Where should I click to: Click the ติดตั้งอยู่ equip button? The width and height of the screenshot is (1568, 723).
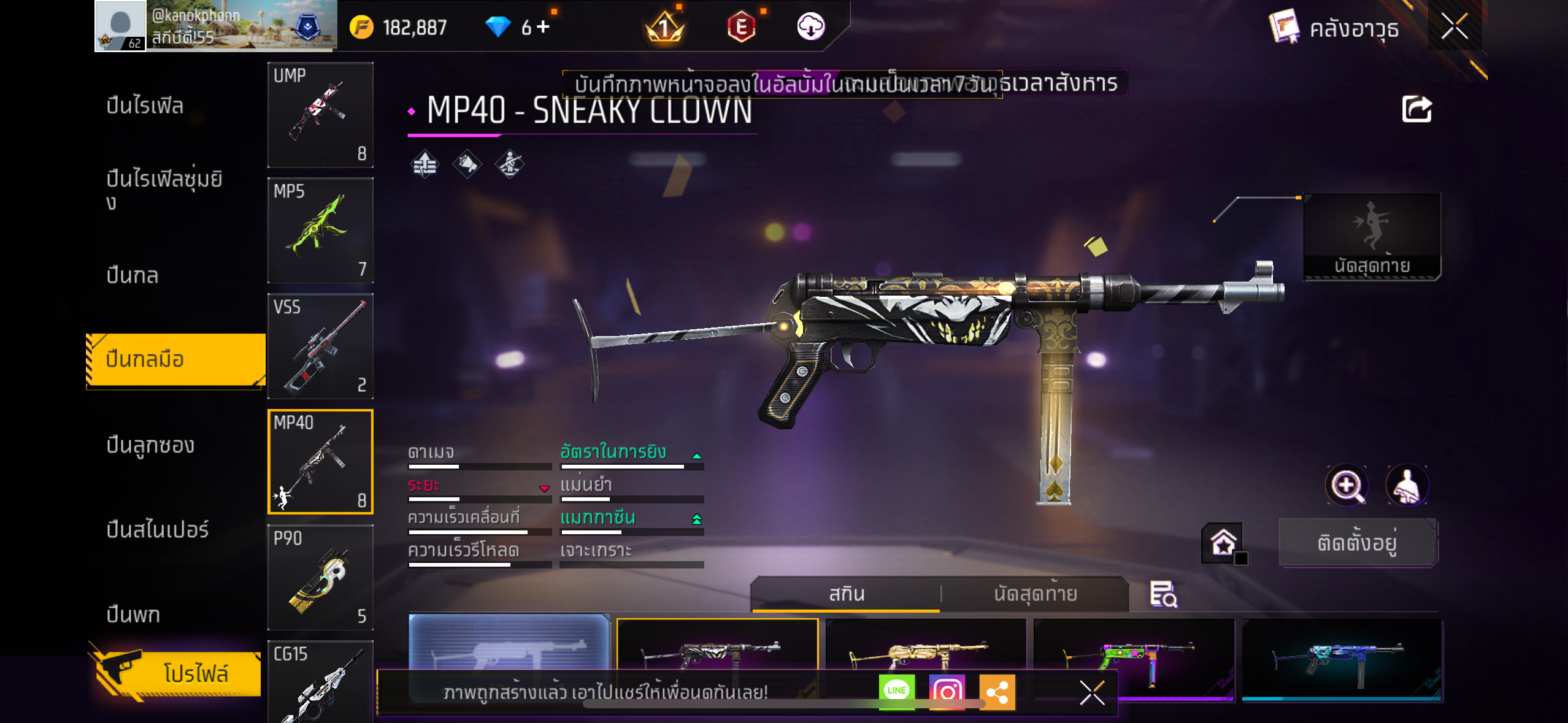coord(1357,543)
